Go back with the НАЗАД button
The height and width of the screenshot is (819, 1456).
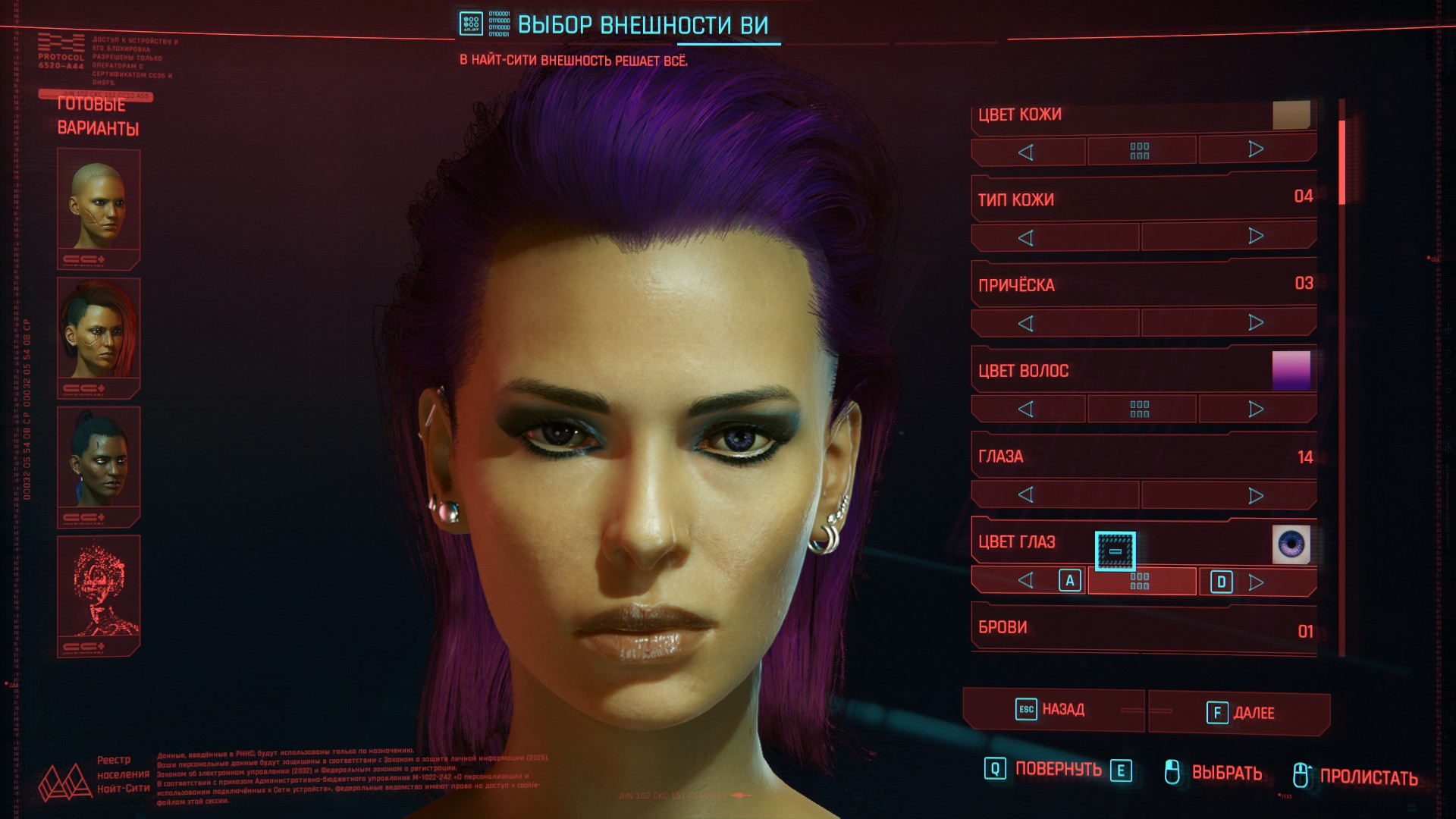(x=1053, y=710)
